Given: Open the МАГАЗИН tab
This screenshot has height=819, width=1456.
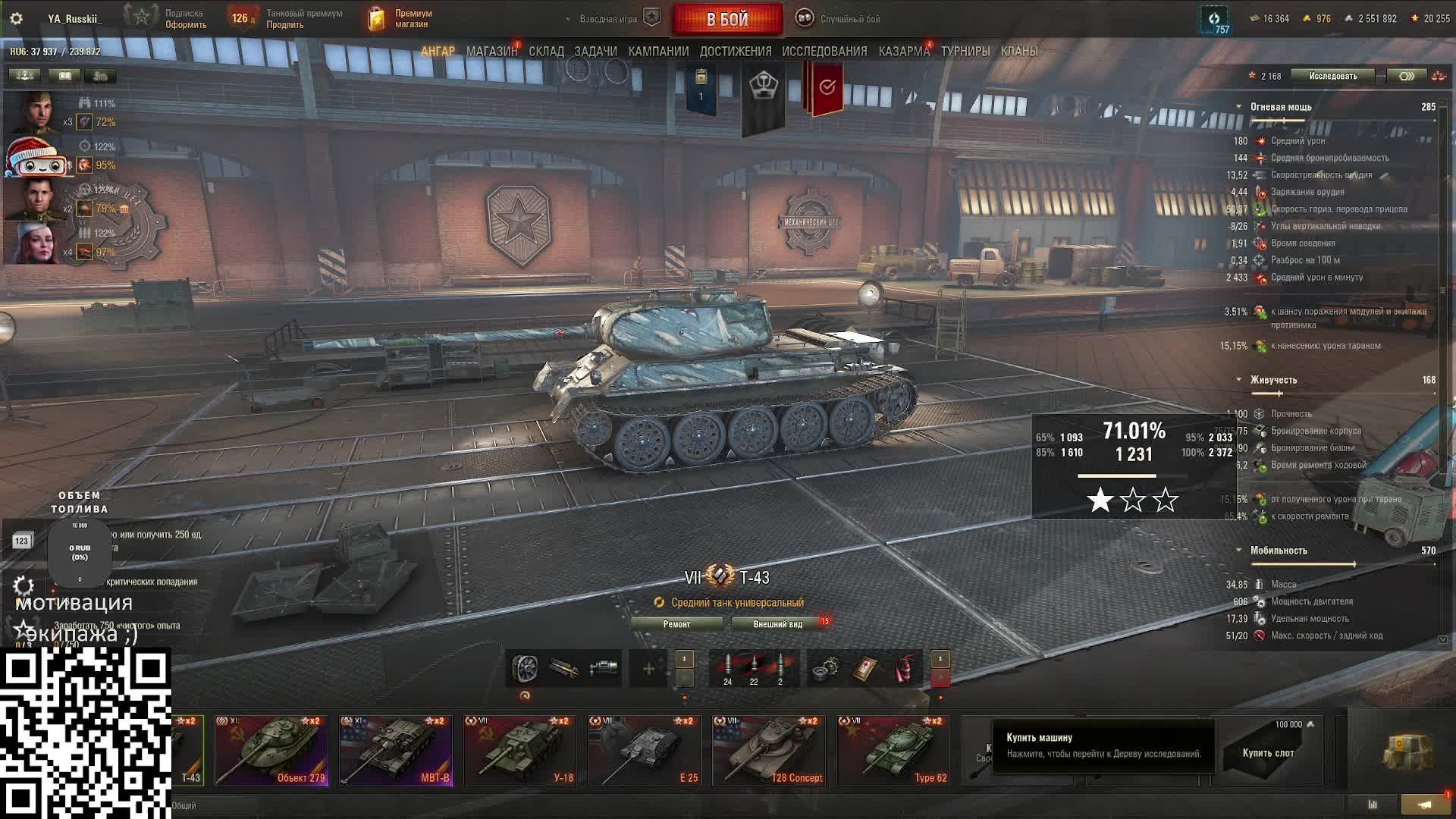Looking at the screenshot, I should (x=491, y=52).
